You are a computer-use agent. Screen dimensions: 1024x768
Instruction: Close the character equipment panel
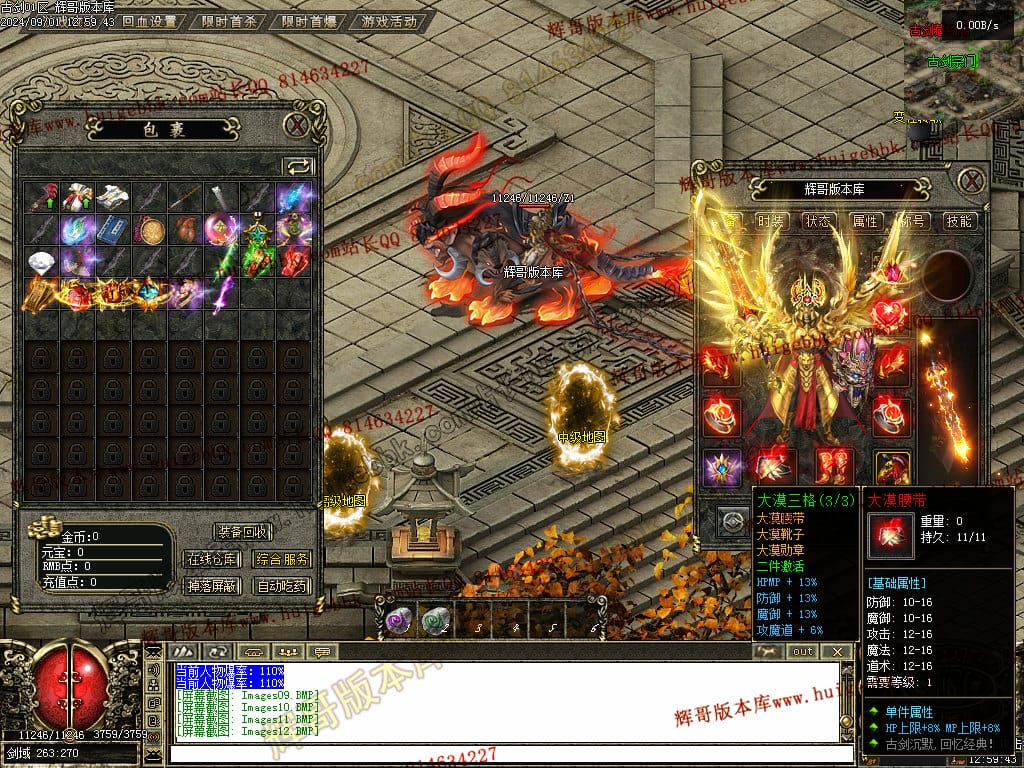[x=971, y=181]
